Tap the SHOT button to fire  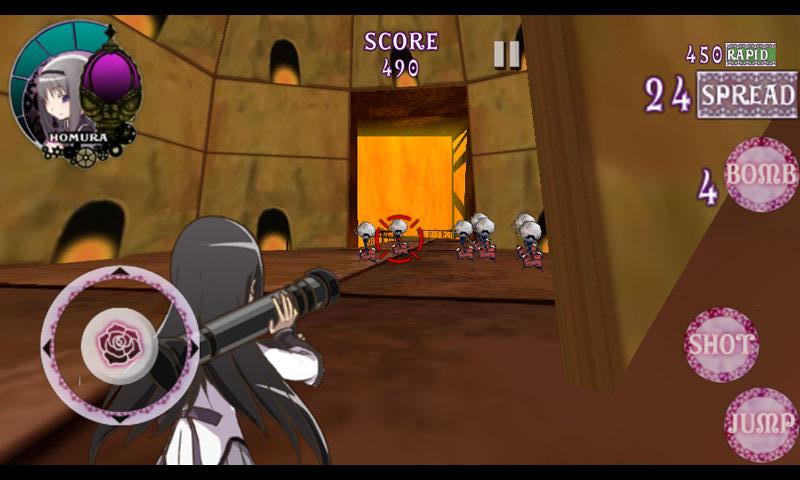pos(721,344)
